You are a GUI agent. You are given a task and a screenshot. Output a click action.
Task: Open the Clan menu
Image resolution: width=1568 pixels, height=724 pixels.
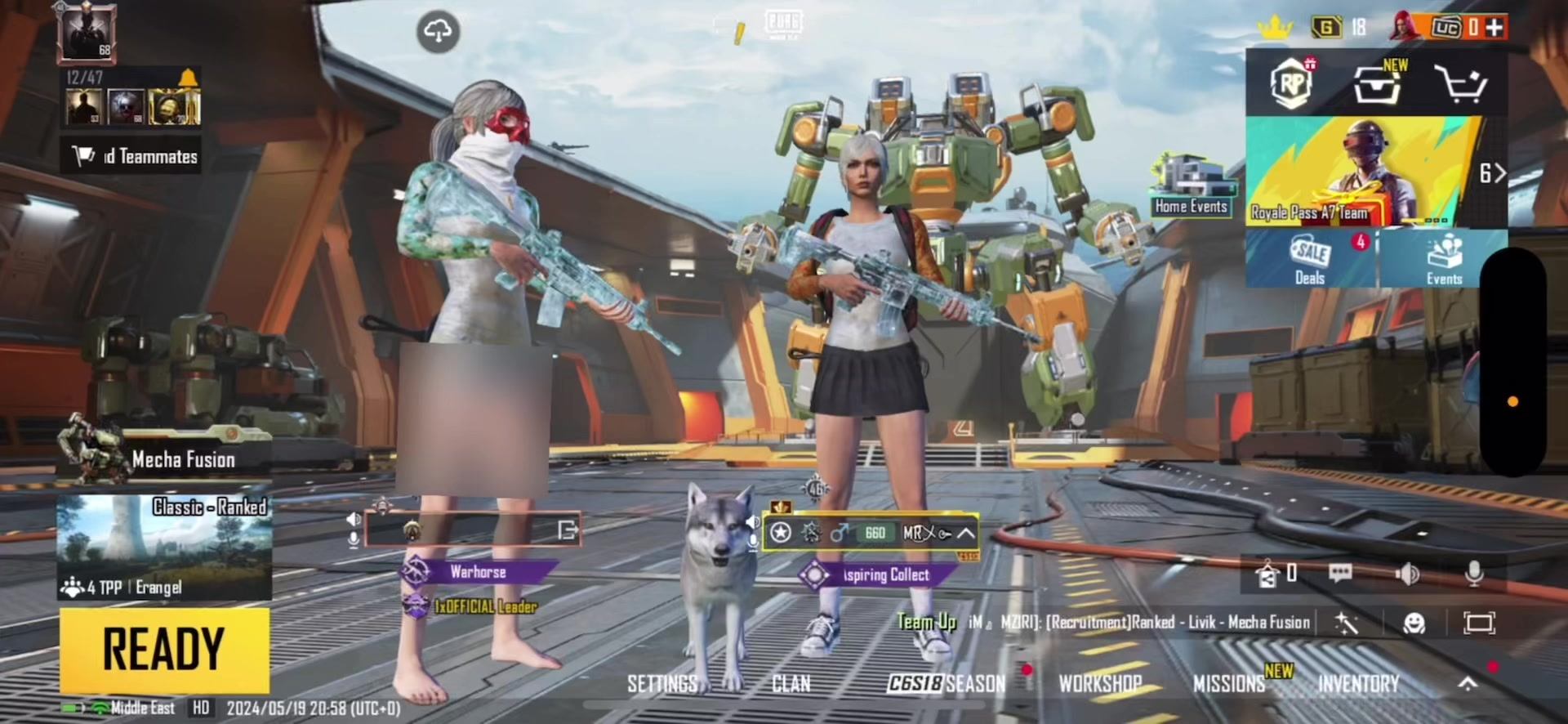click(x=791, y=684)
